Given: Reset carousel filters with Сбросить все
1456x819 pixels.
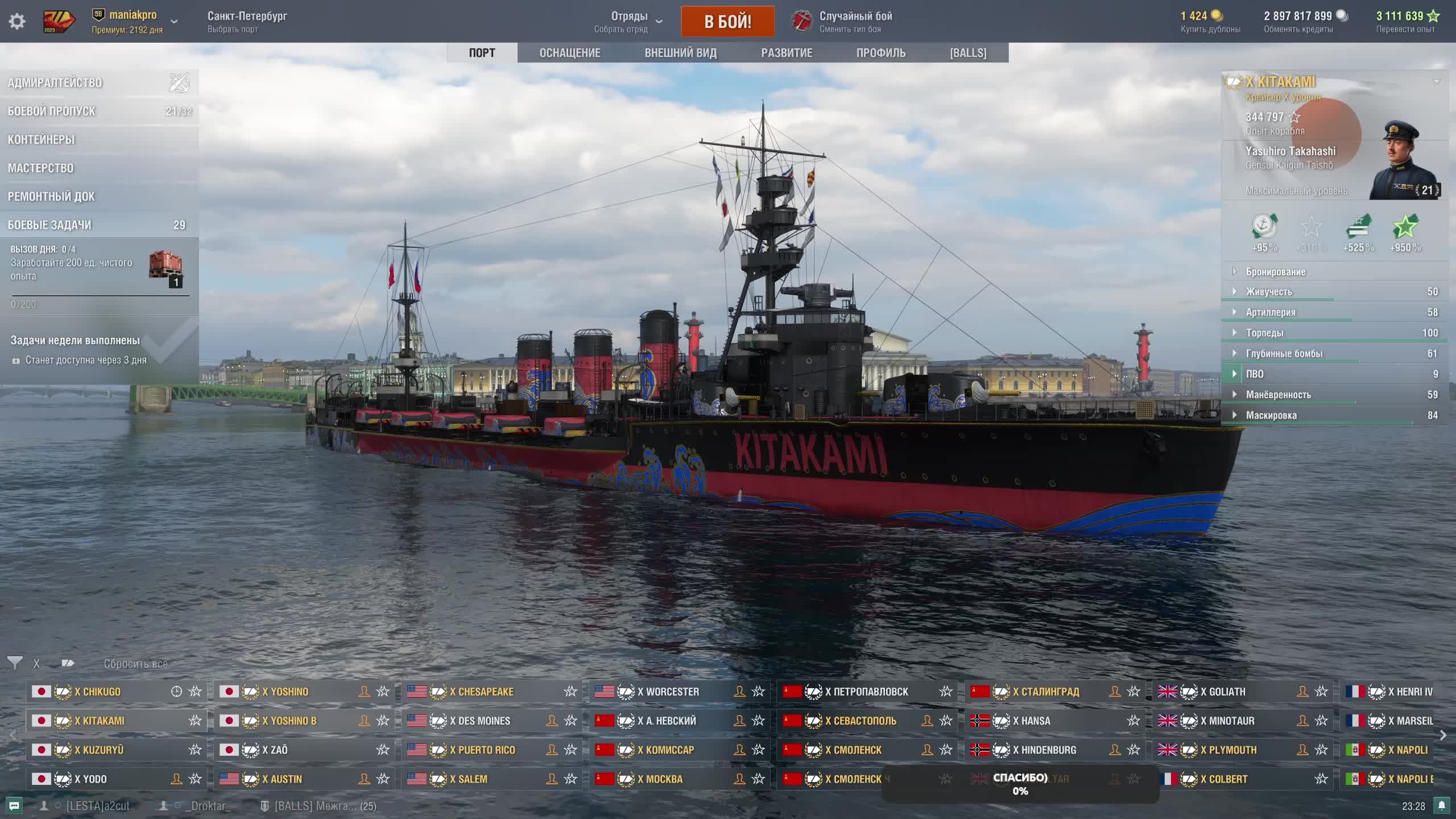Looking at the screenshot, I should pos(135,664).
